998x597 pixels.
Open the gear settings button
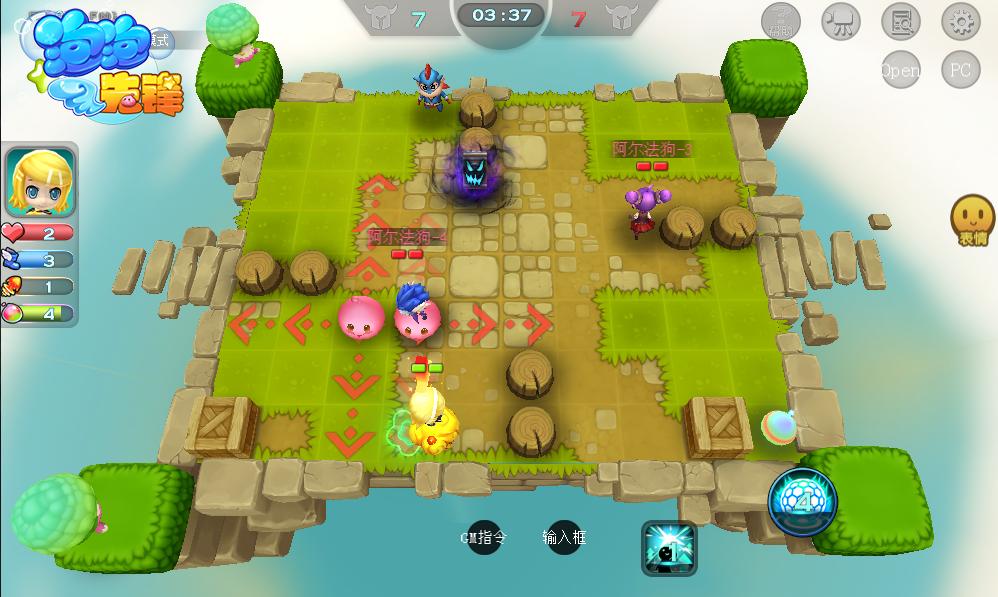click(961, 21)
